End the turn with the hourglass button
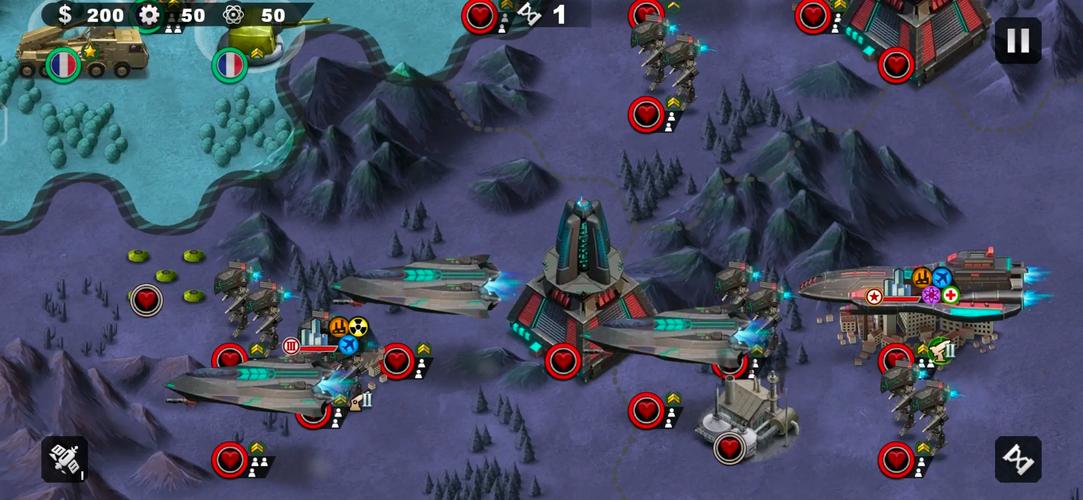Viewport: 1083px width, 500px height. tap(1017, 459)
